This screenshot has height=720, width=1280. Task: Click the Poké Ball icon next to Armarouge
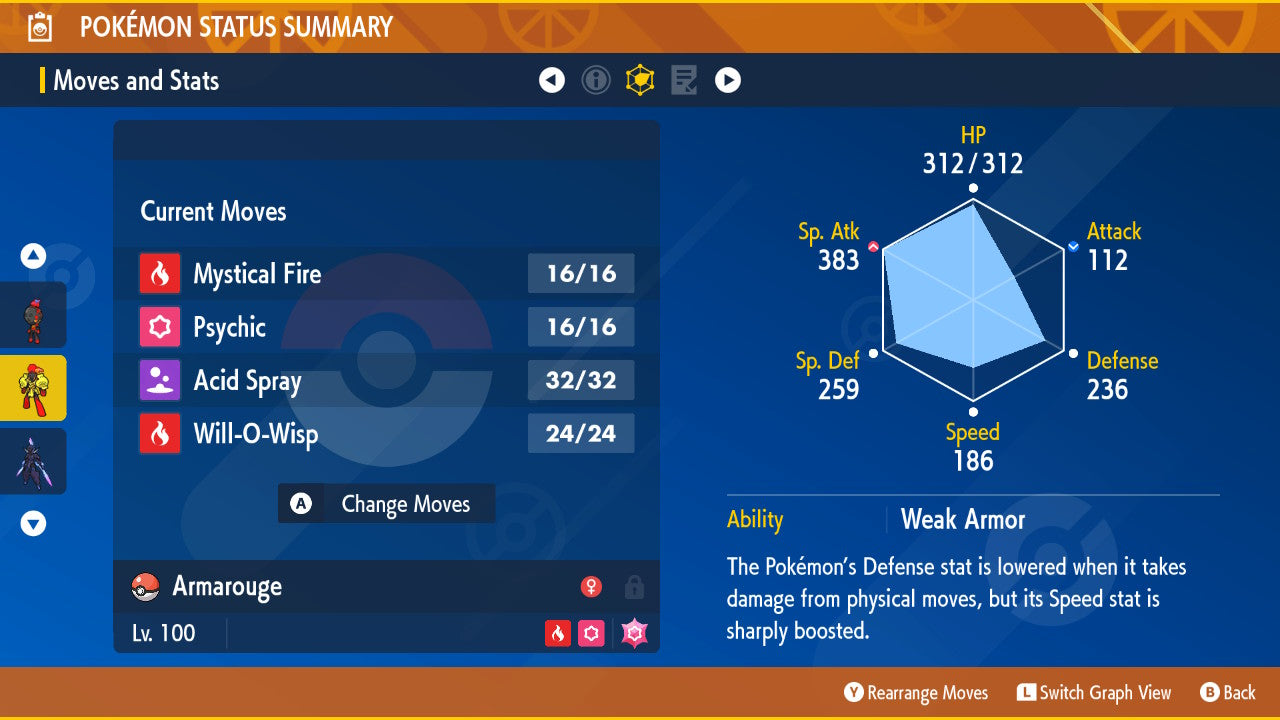[145, 587]
